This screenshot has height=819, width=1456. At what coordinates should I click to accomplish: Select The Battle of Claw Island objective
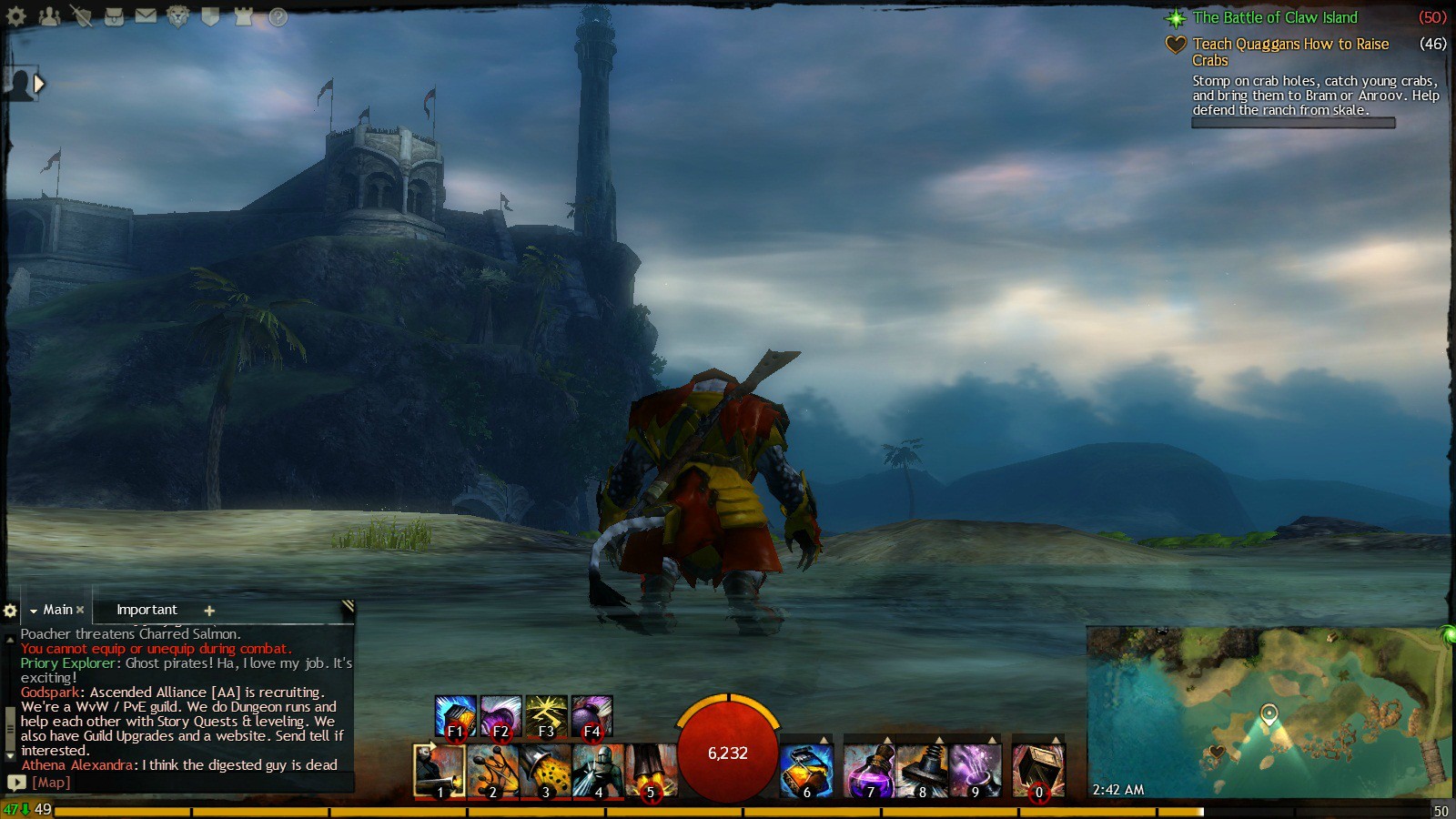1274,17
